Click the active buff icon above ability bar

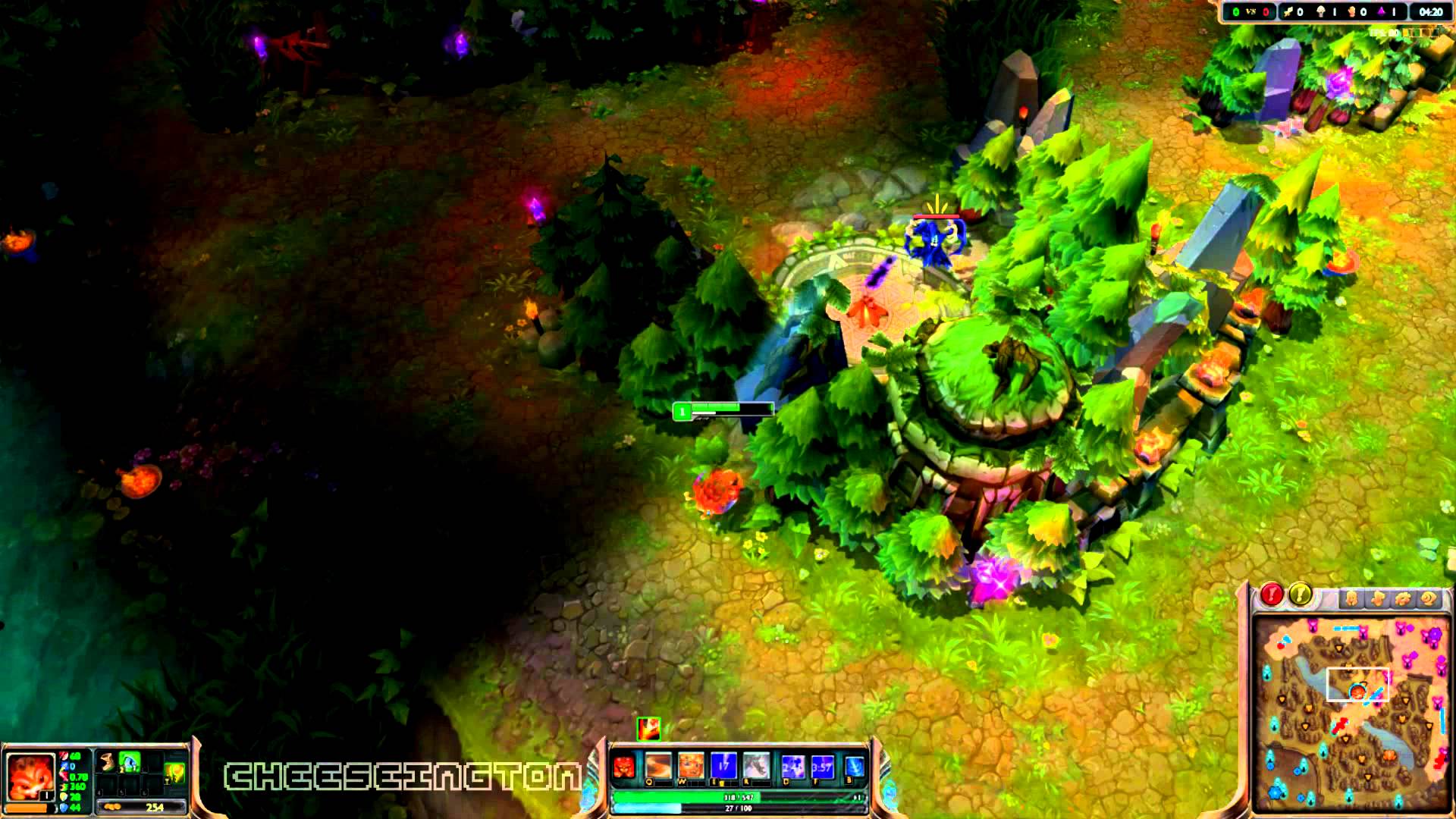pyautogui.click(x=648, y=729)
